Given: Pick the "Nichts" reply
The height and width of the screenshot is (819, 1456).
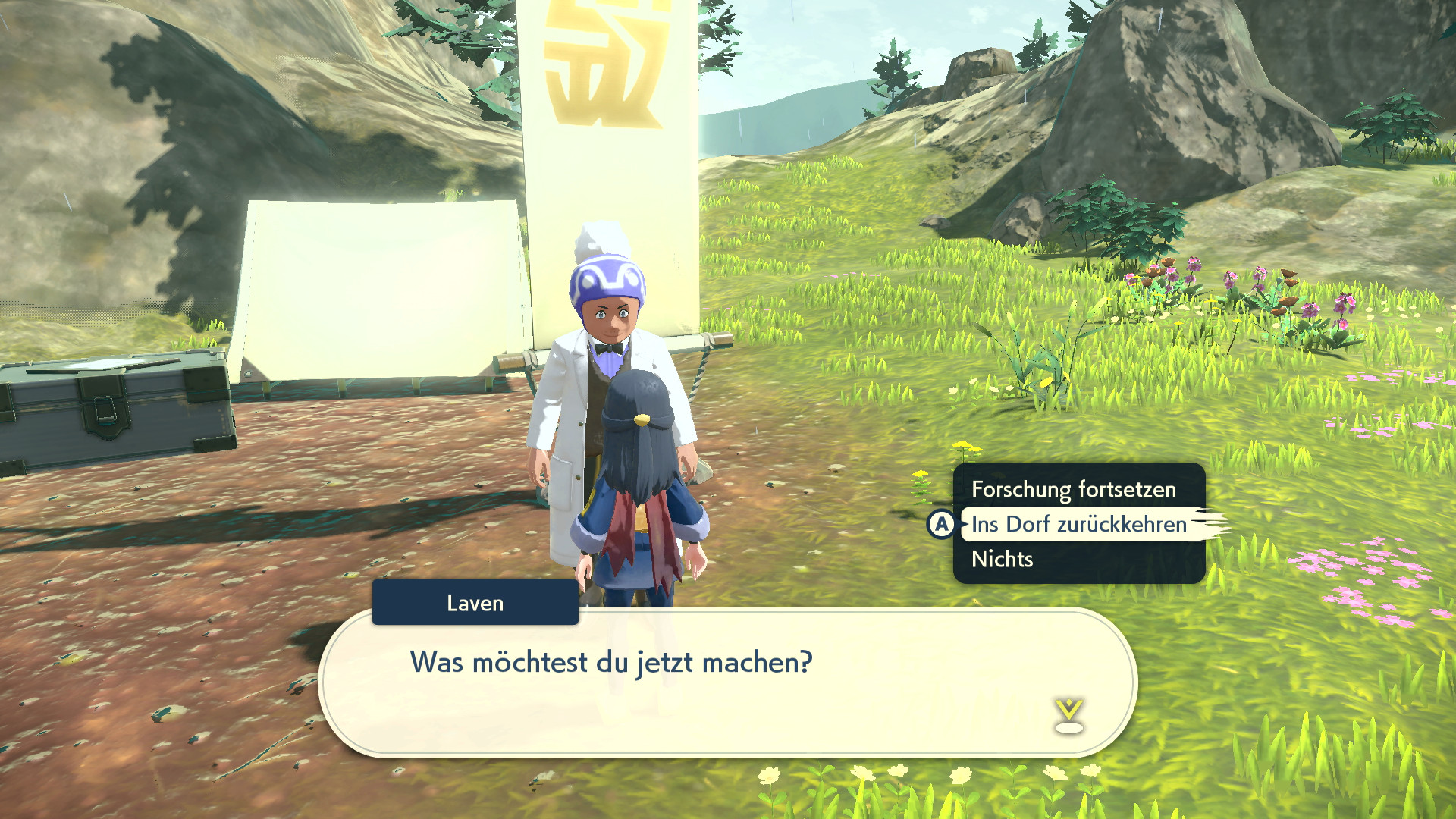Looking at the screenshot, I should coord(1002,560).
